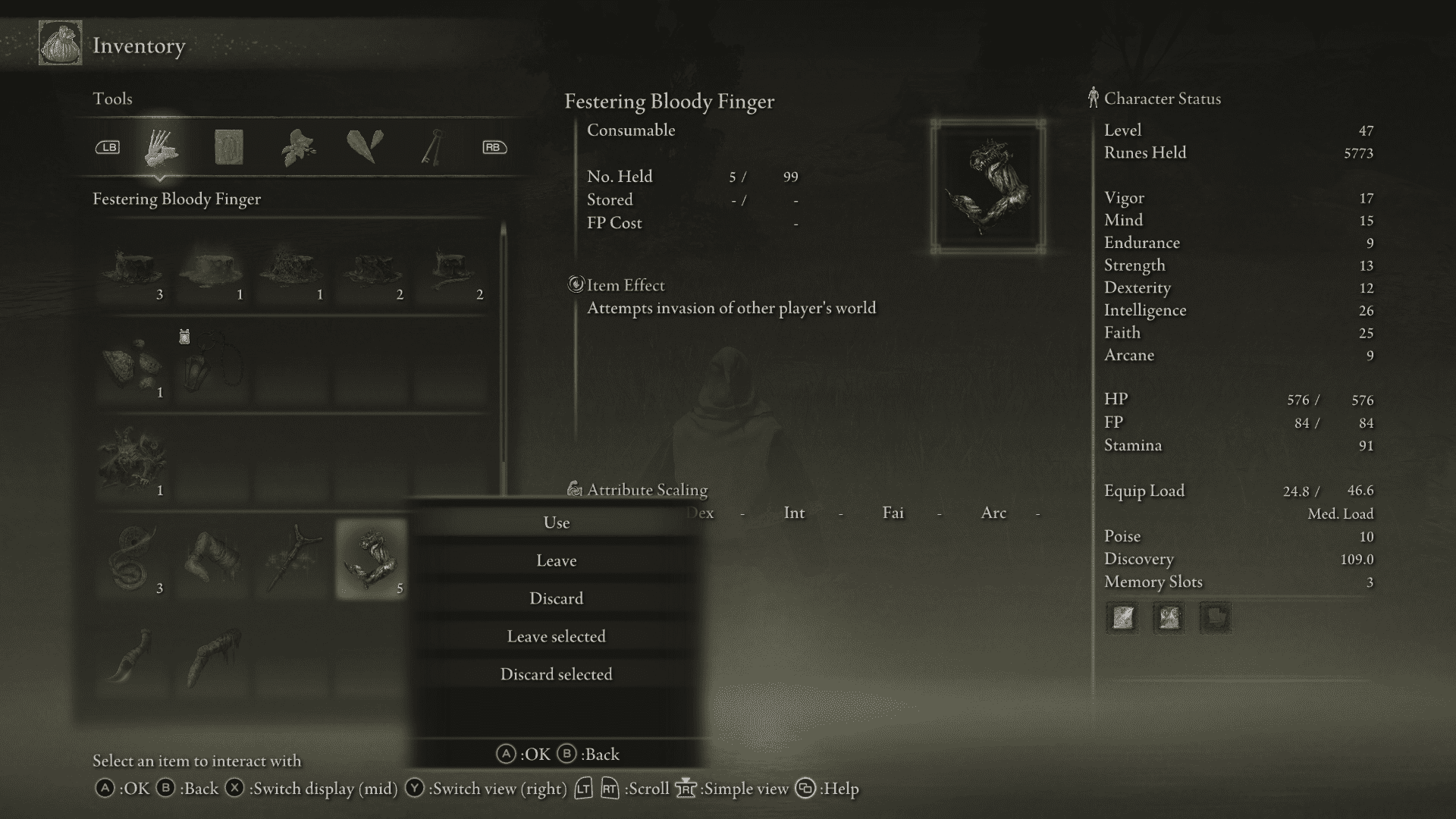Select Discard selected in the popup menu
The height and width of the screenshot is (819, 1456).
tap(557, 673)
